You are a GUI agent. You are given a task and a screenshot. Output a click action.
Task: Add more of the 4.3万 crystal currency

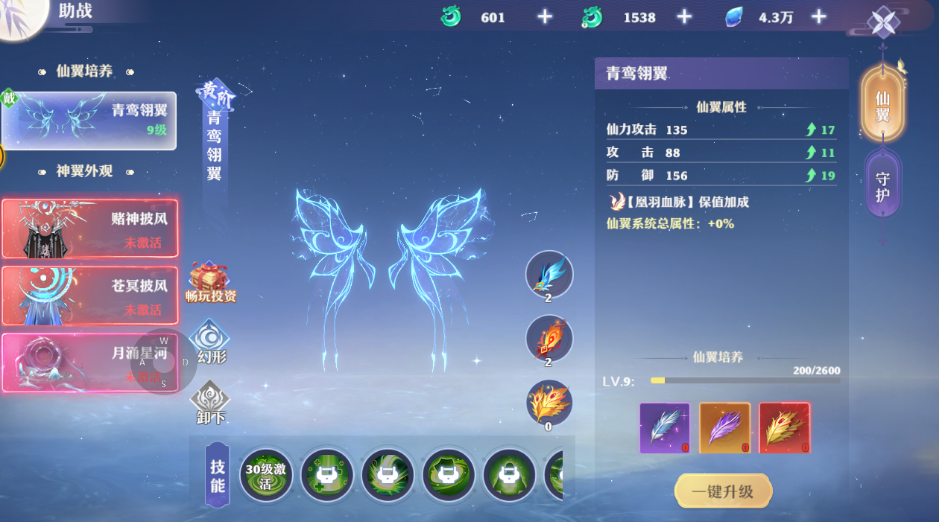pos(818,17)
